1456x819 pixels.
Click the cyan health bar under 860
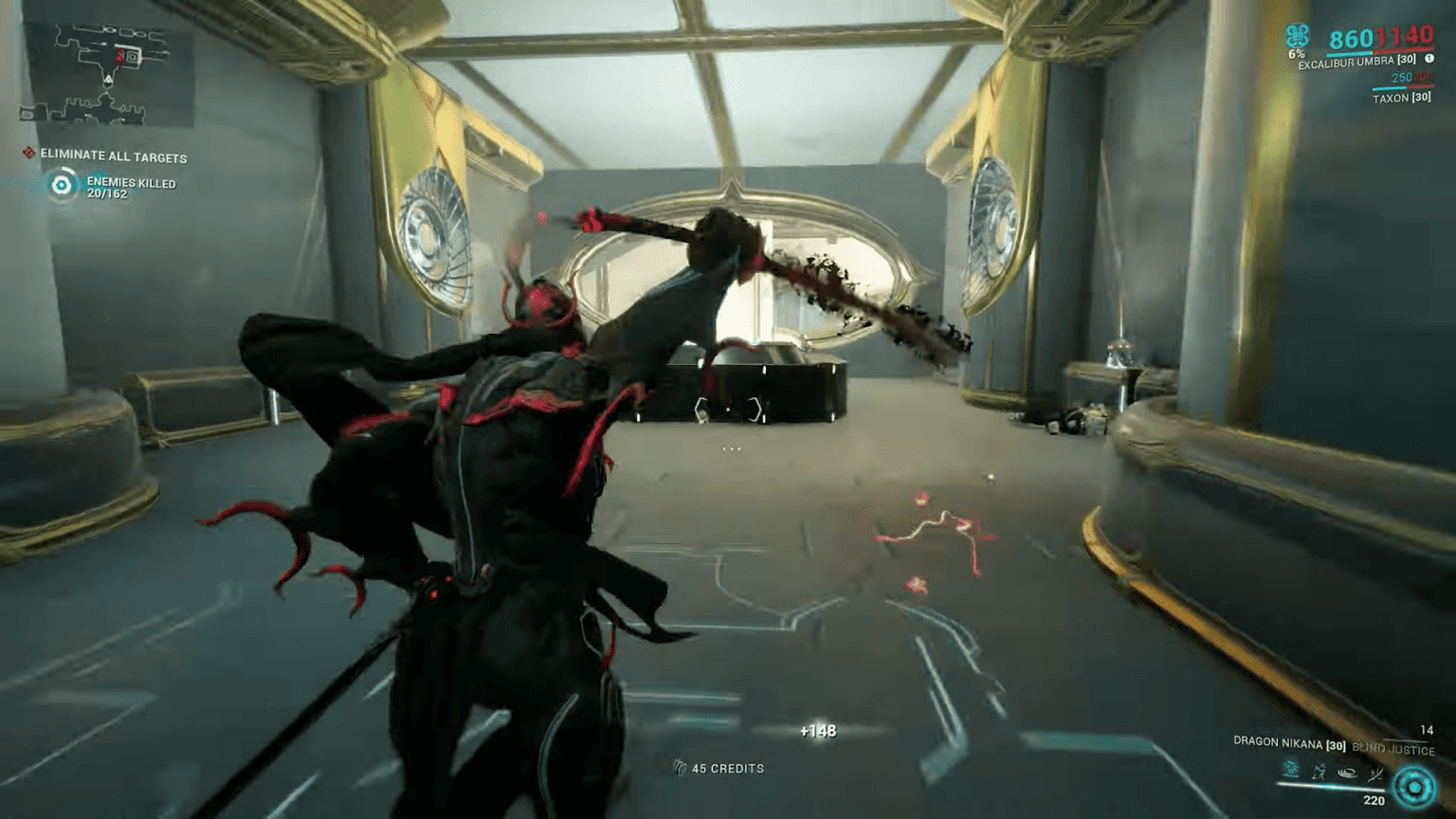pos(1349,53)
